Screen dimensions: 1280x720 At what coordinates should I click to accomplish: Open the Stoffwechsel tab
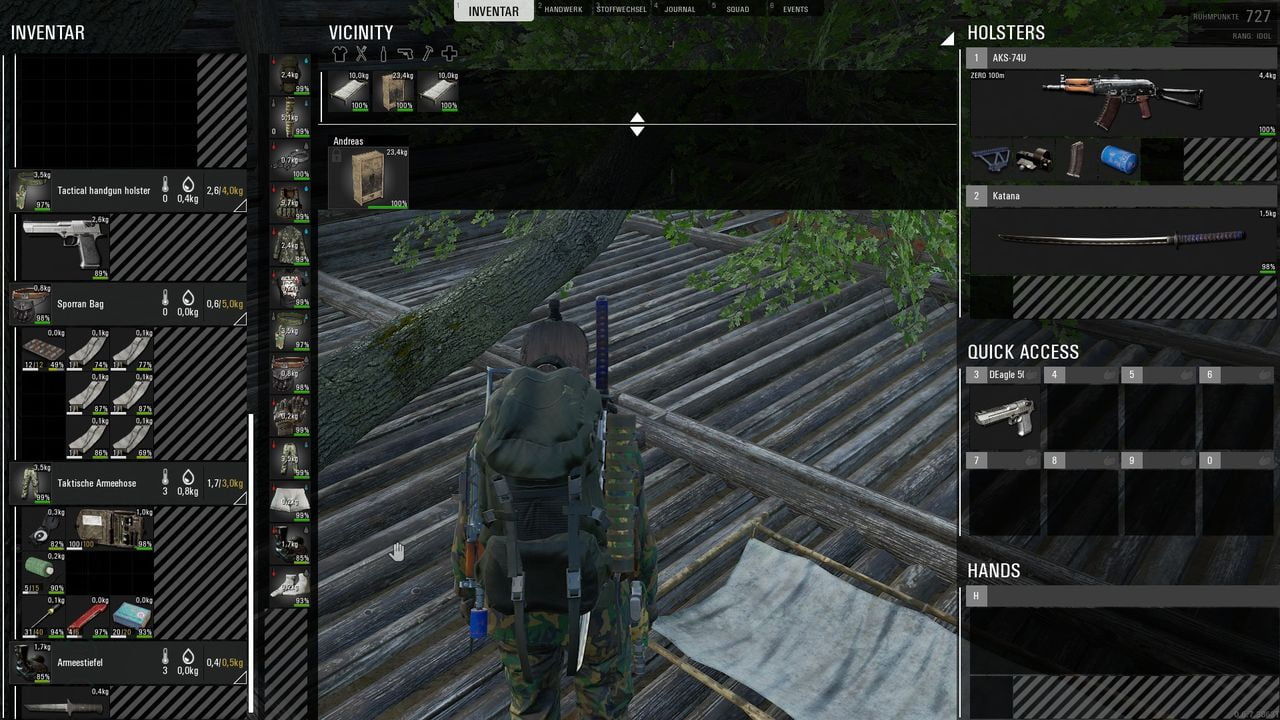[x=620, y=9]
